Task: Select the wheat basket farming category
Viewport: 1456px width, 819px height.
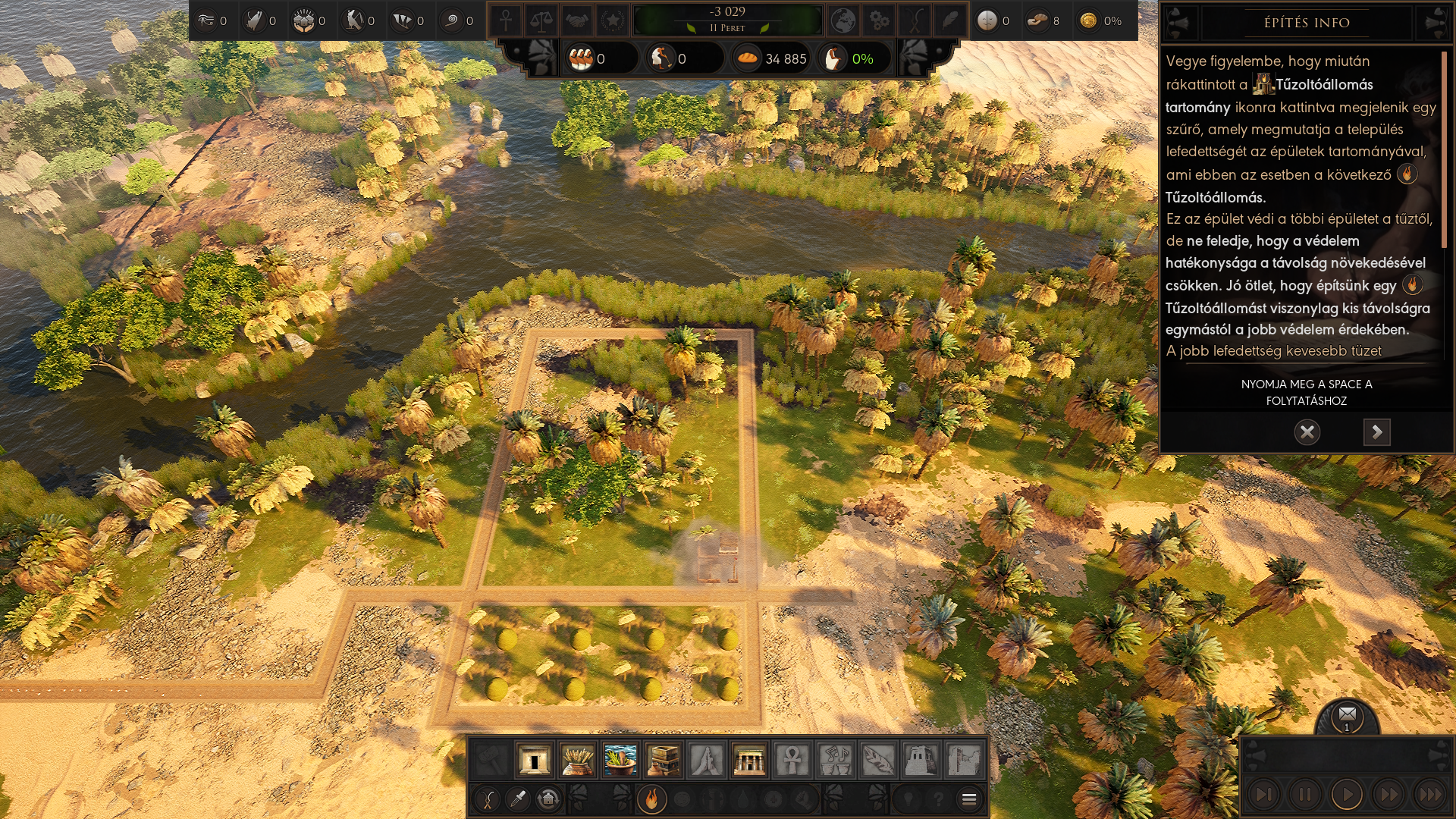Action: point(577,760)
